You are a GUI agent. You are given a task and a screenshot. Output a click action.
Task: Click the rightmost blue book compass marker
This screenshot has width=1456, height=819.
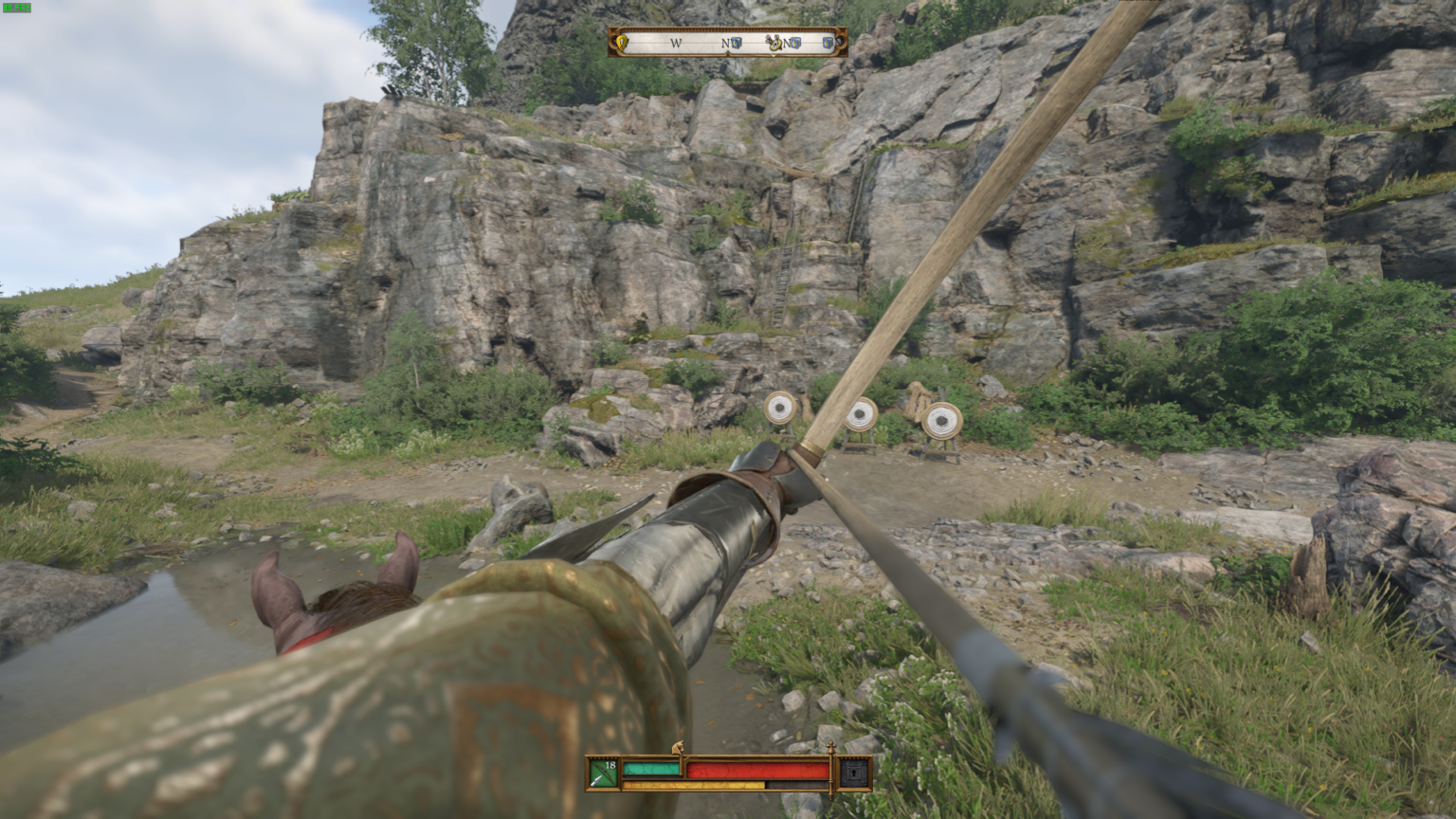click(x=828, y=43)
